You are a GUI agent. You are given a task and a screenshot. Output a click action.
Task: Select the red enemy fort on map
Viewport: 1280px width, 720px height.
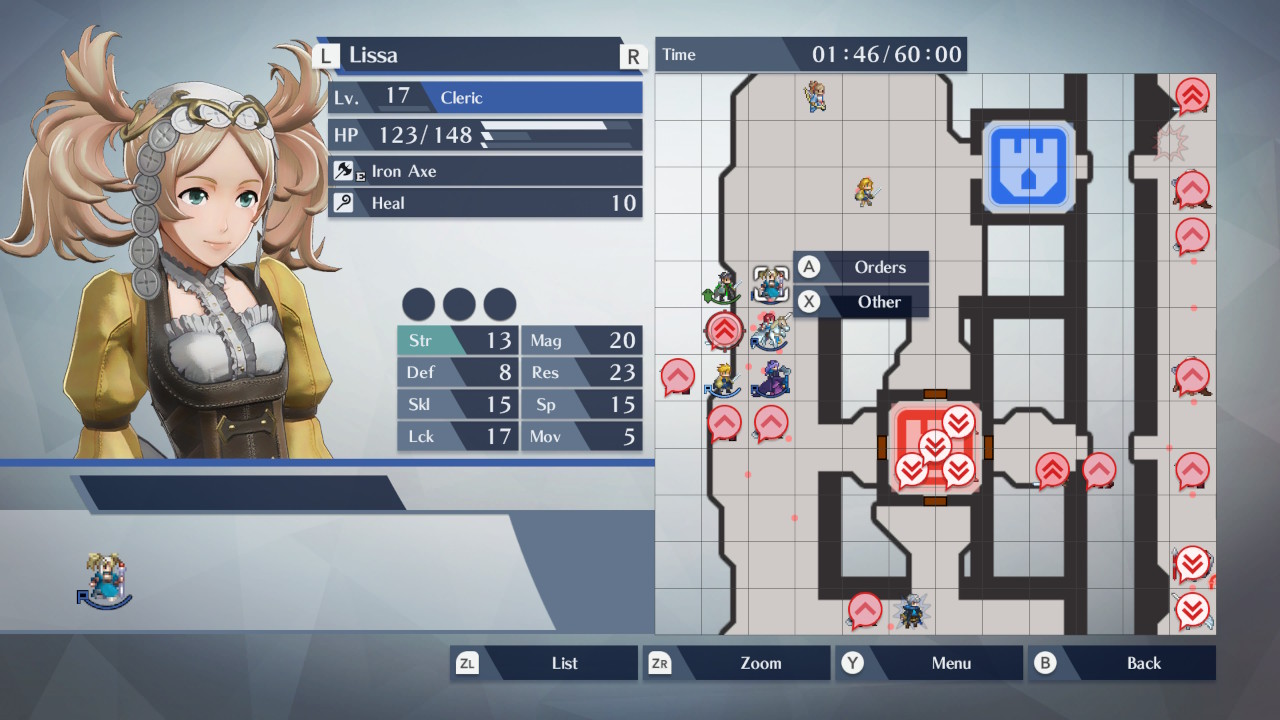[935, 448]
